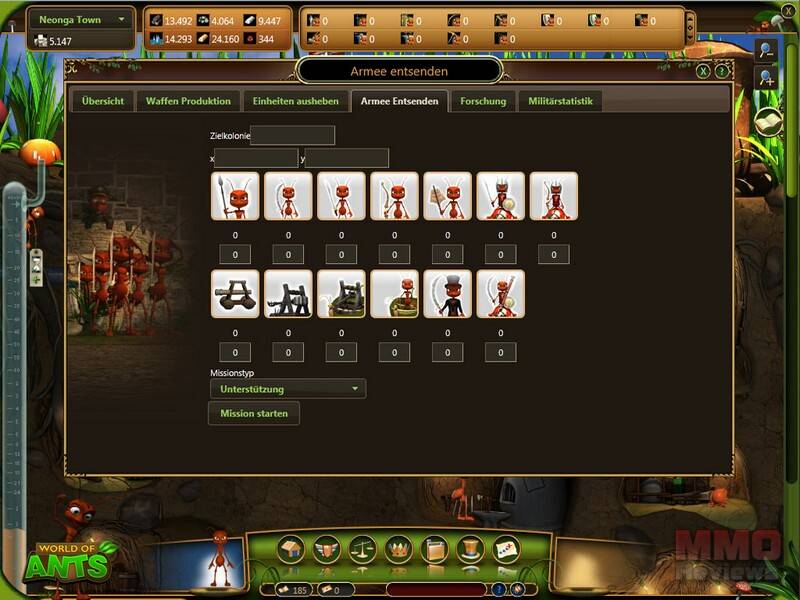Select the Einheiten ausheben tab

(297, 101)
